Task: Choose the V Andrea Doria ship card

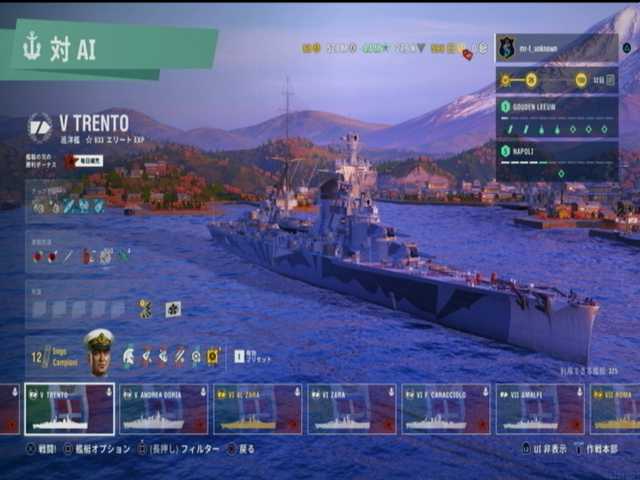Action: click(163, 409)
